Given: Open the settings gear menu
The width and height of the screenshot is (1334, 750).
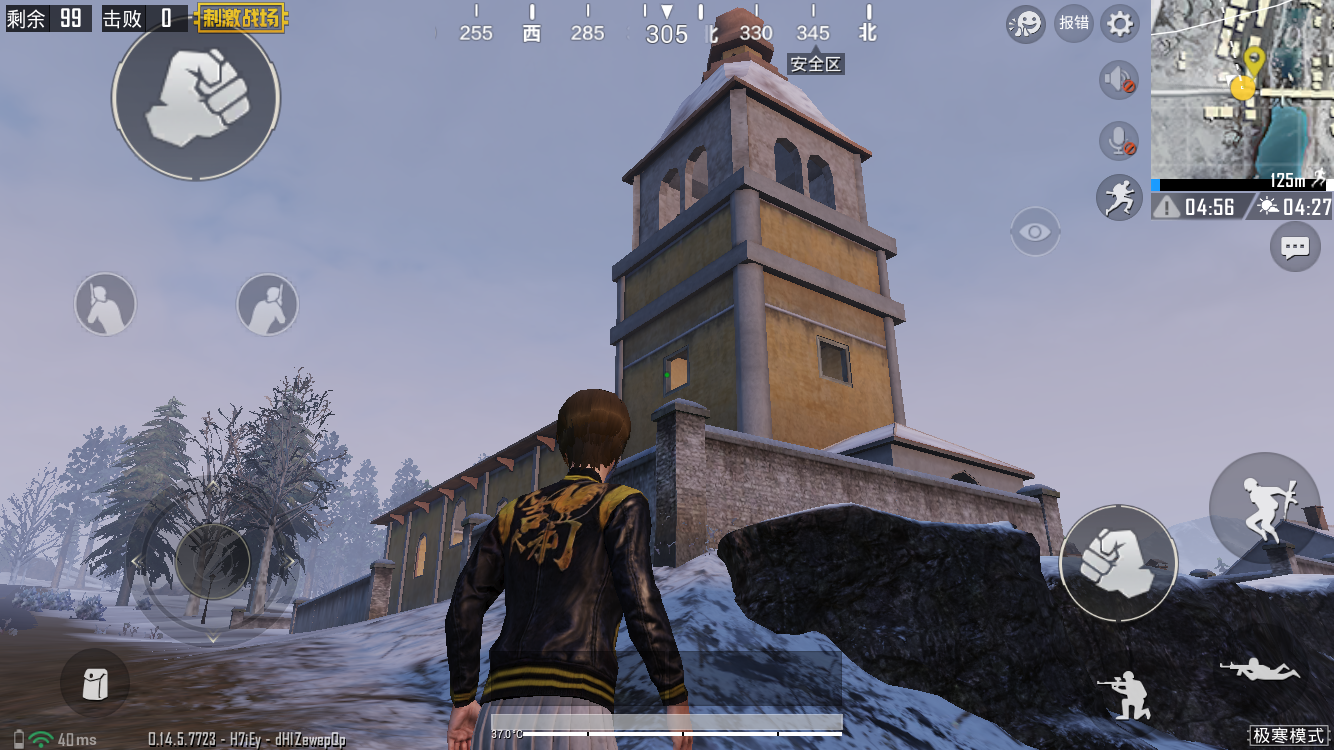Looking at the screenshot, I should (x=1120, y=23).
